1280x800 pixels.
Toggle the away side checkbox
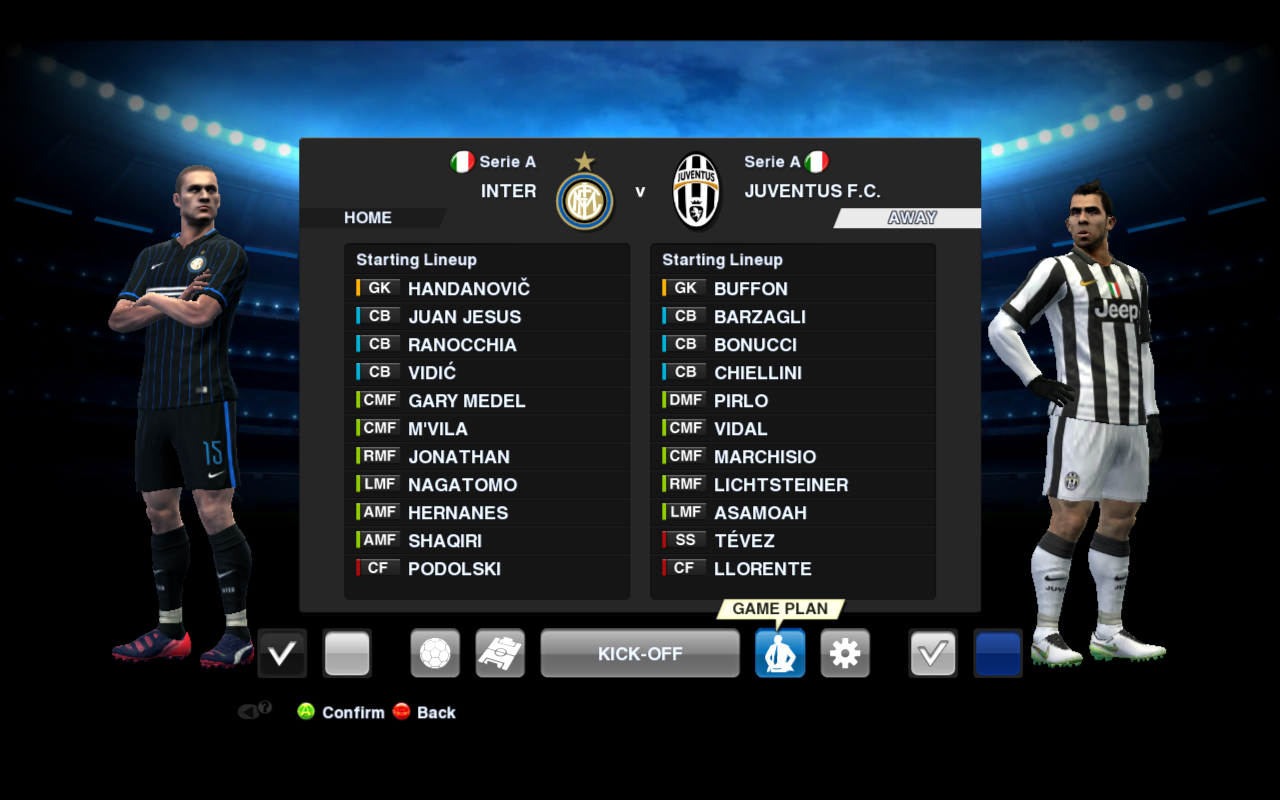pos(933,653)
